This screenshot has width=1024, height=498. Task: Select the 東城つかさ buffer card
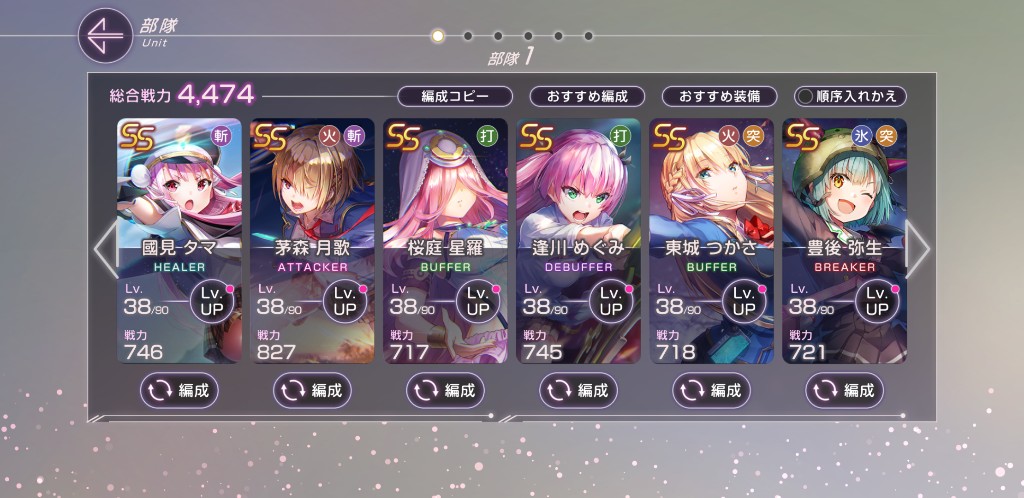(711, 200)
